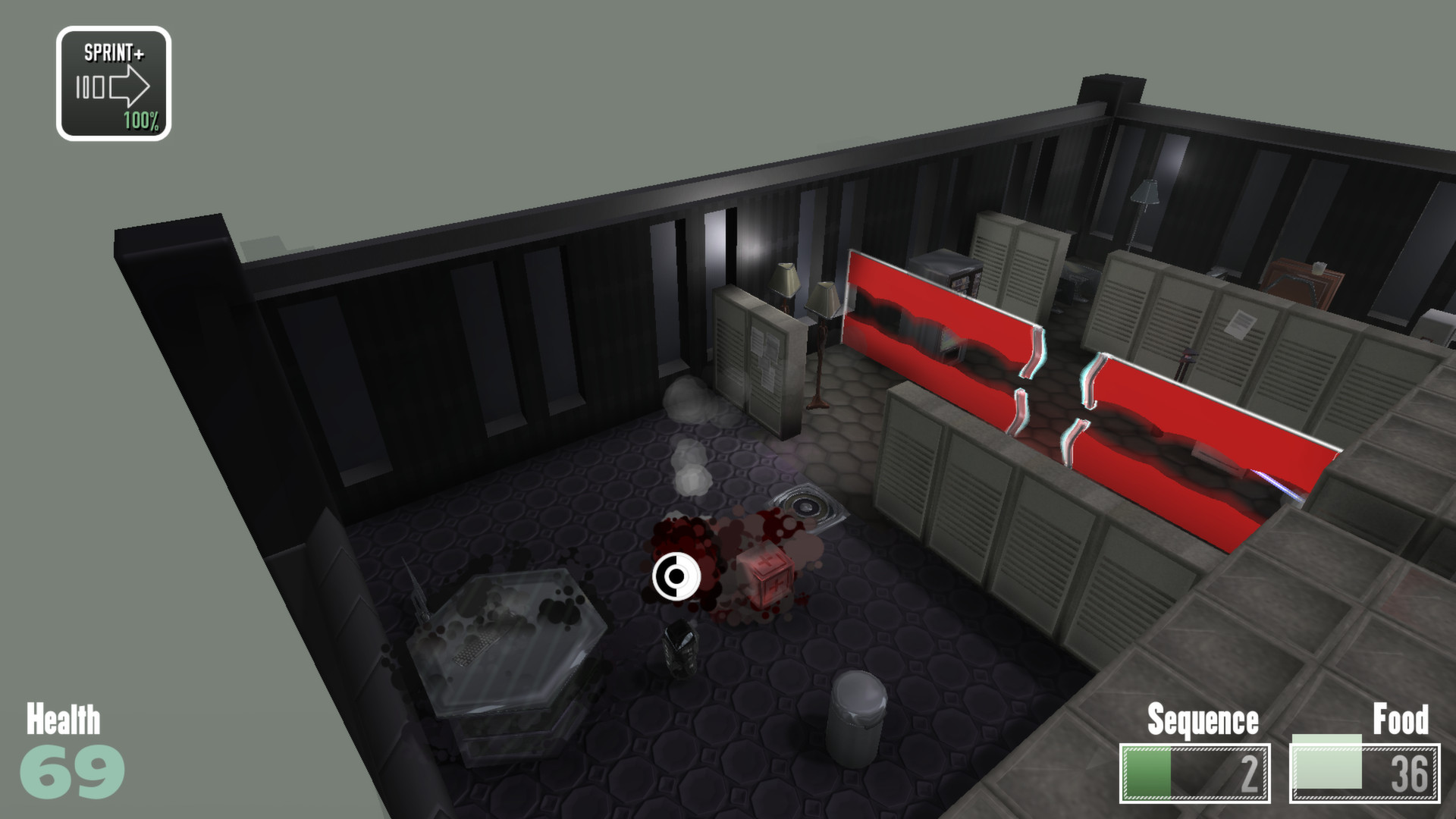
Task: Select the 100% indicator on the Sprint icon
Action: [x=139, y=120]
